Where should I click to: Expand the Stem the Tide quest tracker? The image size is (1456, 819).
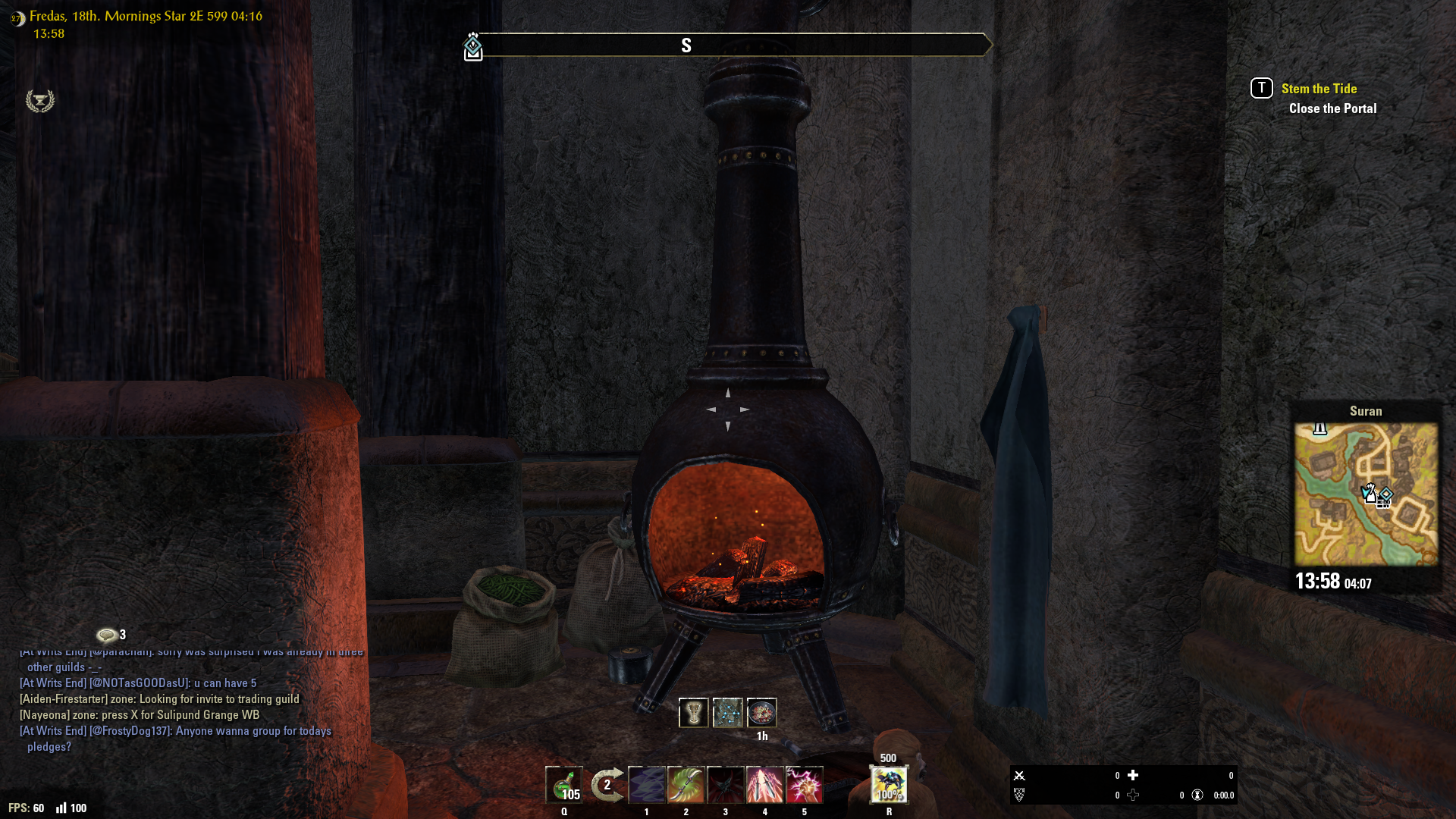click(1319, 88)
